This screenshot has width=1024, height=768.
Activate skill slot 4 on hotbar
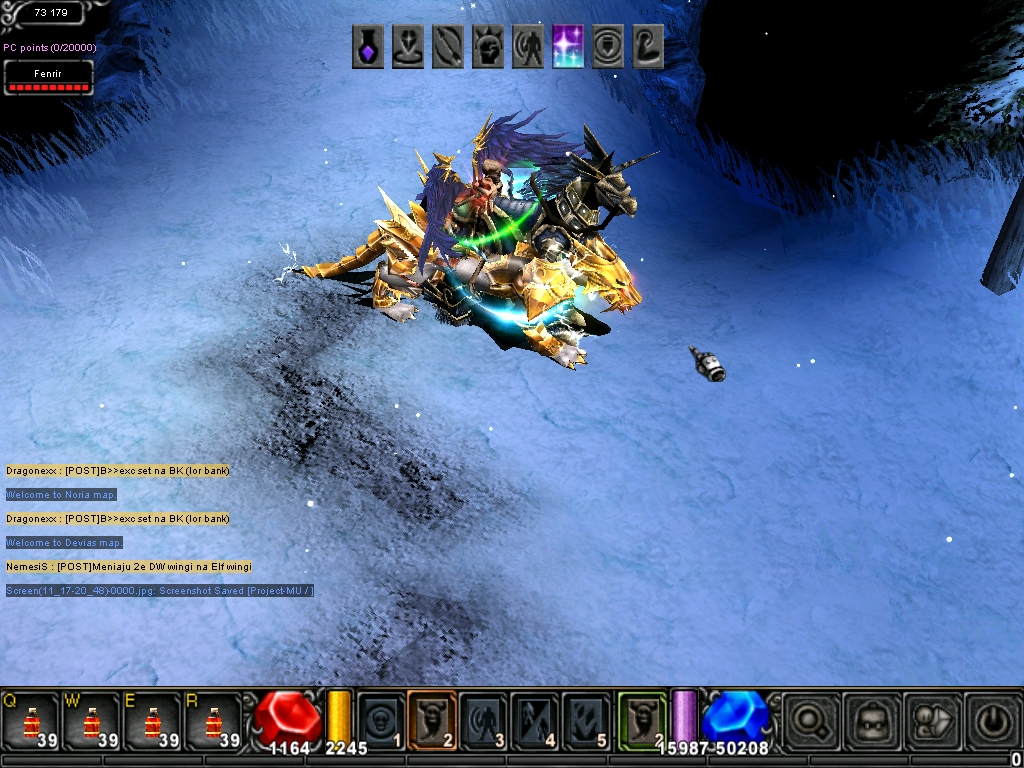pos(534,720)
